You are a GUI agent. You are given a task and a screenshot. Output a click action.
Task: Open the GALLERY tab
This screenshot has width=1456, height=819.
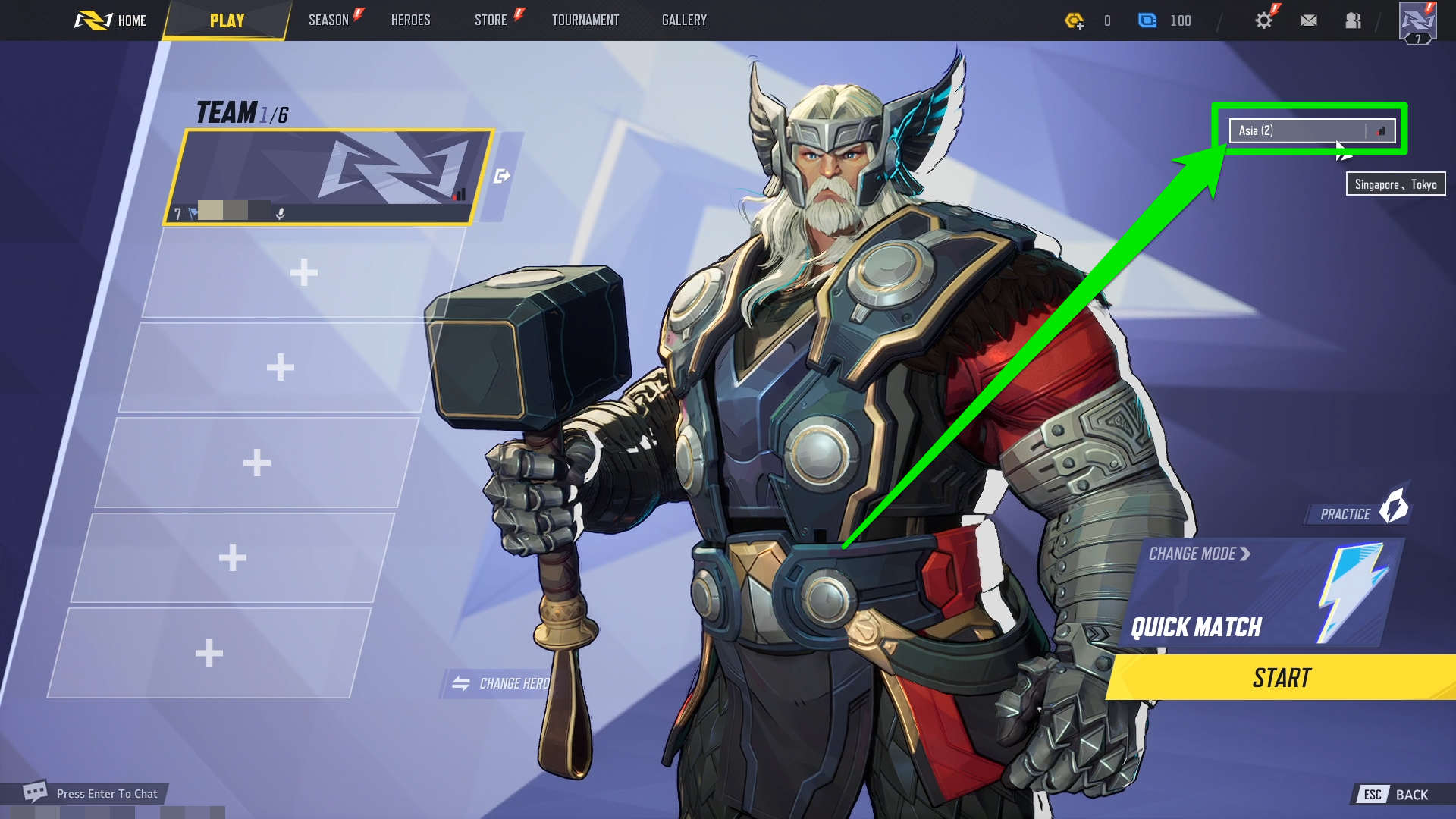684,20
